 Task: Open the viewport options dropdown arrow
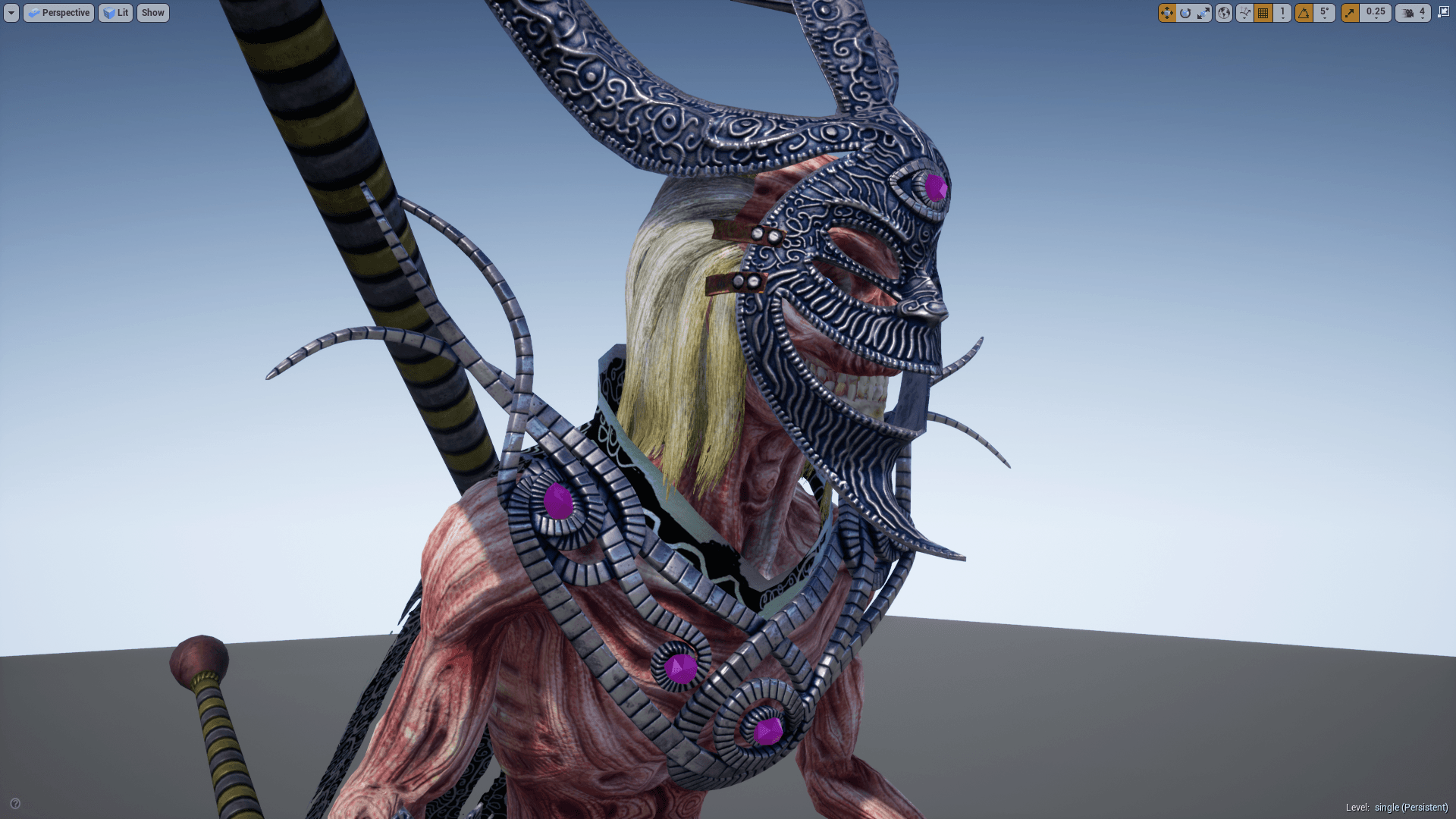(x=11, y=13)
